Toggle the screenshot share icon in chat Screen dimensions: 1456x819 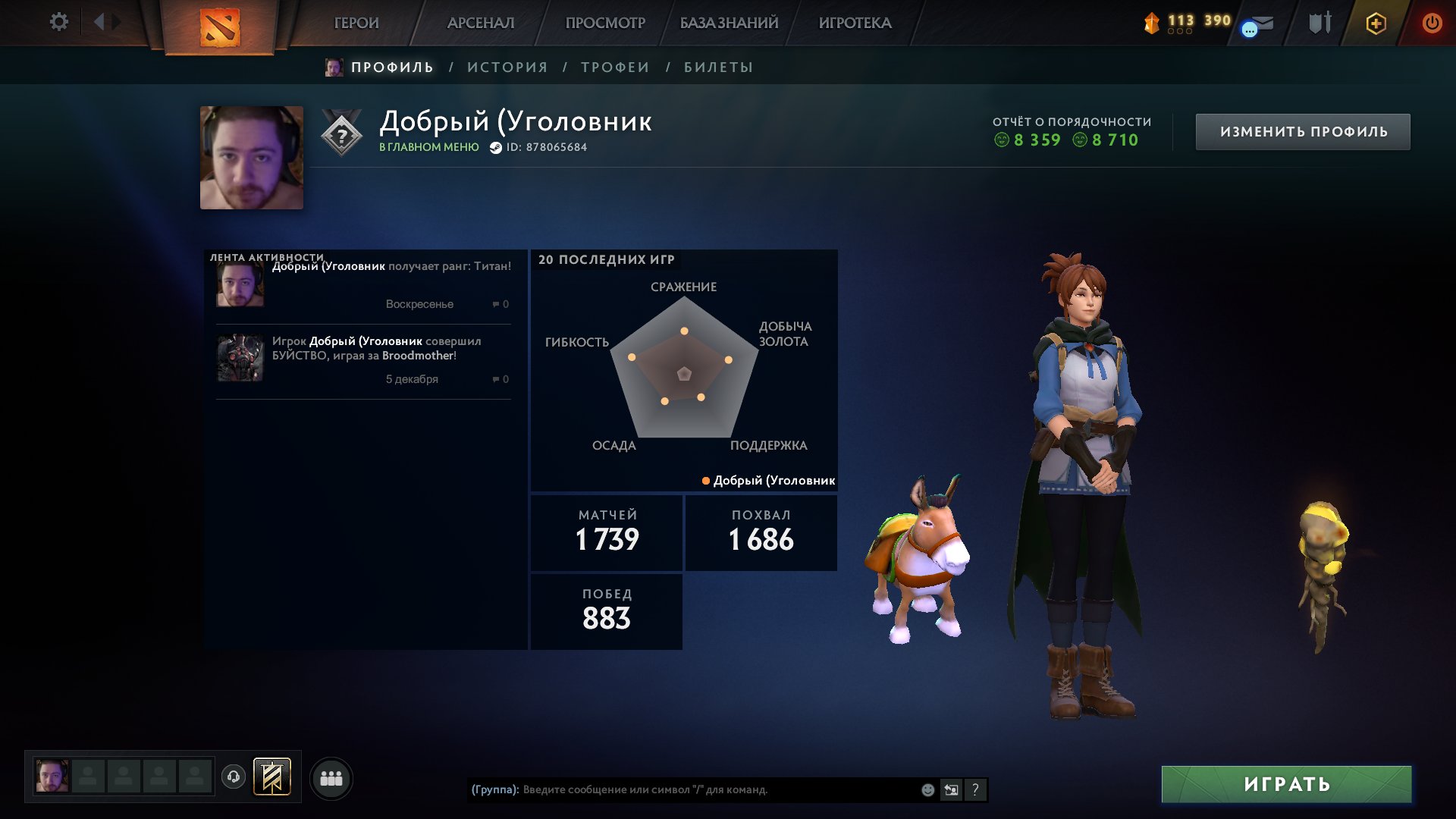pos(951,789)
